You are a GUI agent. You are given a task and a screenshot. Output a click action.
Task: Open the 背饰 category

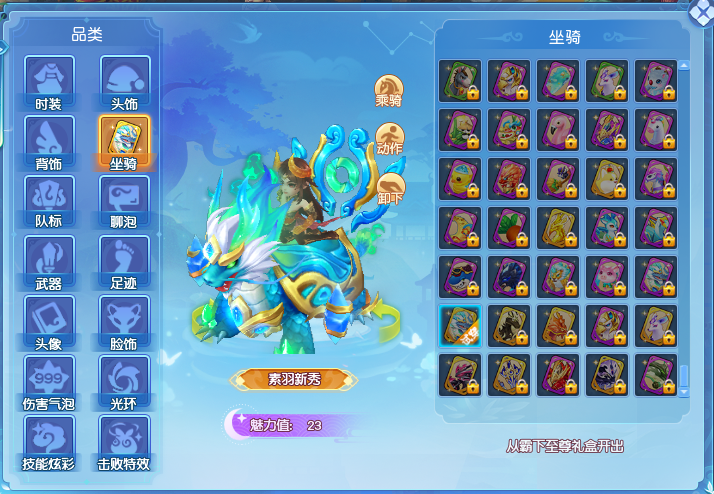point(49,141)
